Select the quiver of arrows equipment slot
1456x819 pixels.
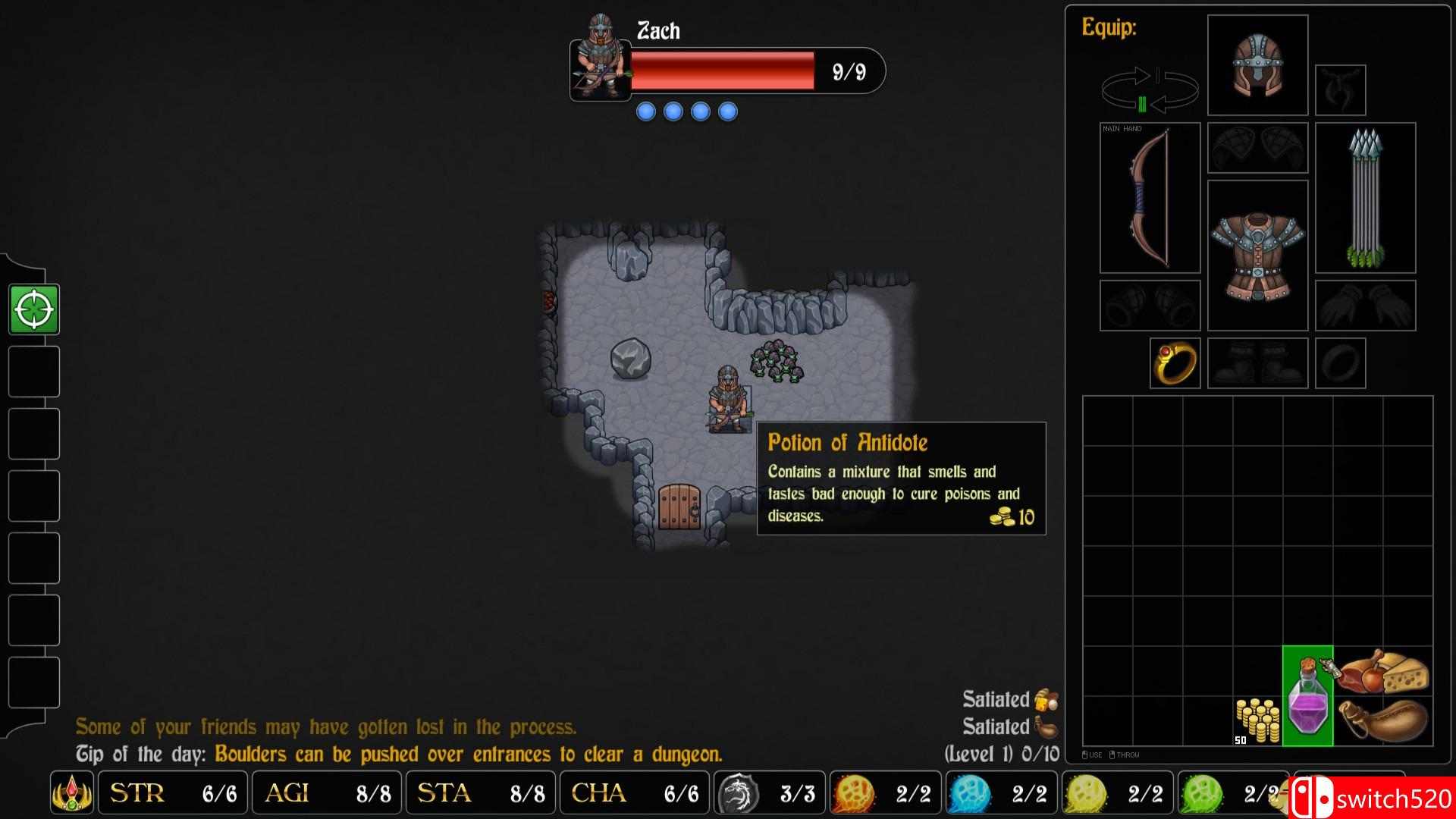pyautogui.click(x=1365, y=199)
